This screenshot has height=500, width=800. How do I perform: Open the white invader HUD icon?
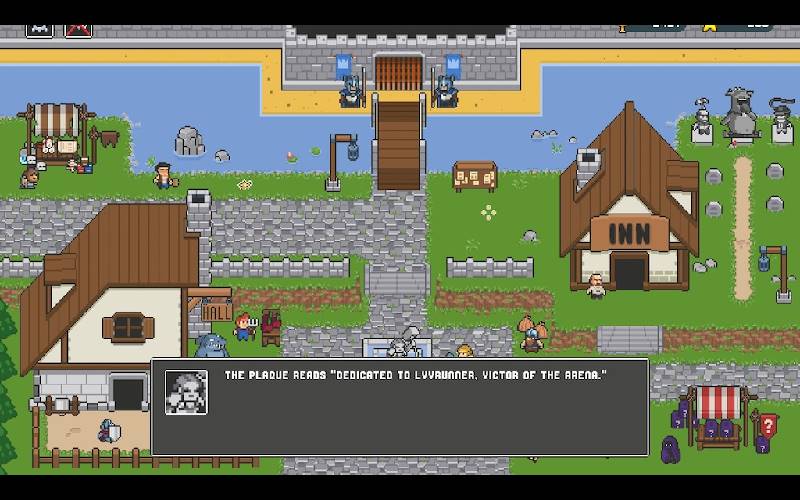click(40, 29)
